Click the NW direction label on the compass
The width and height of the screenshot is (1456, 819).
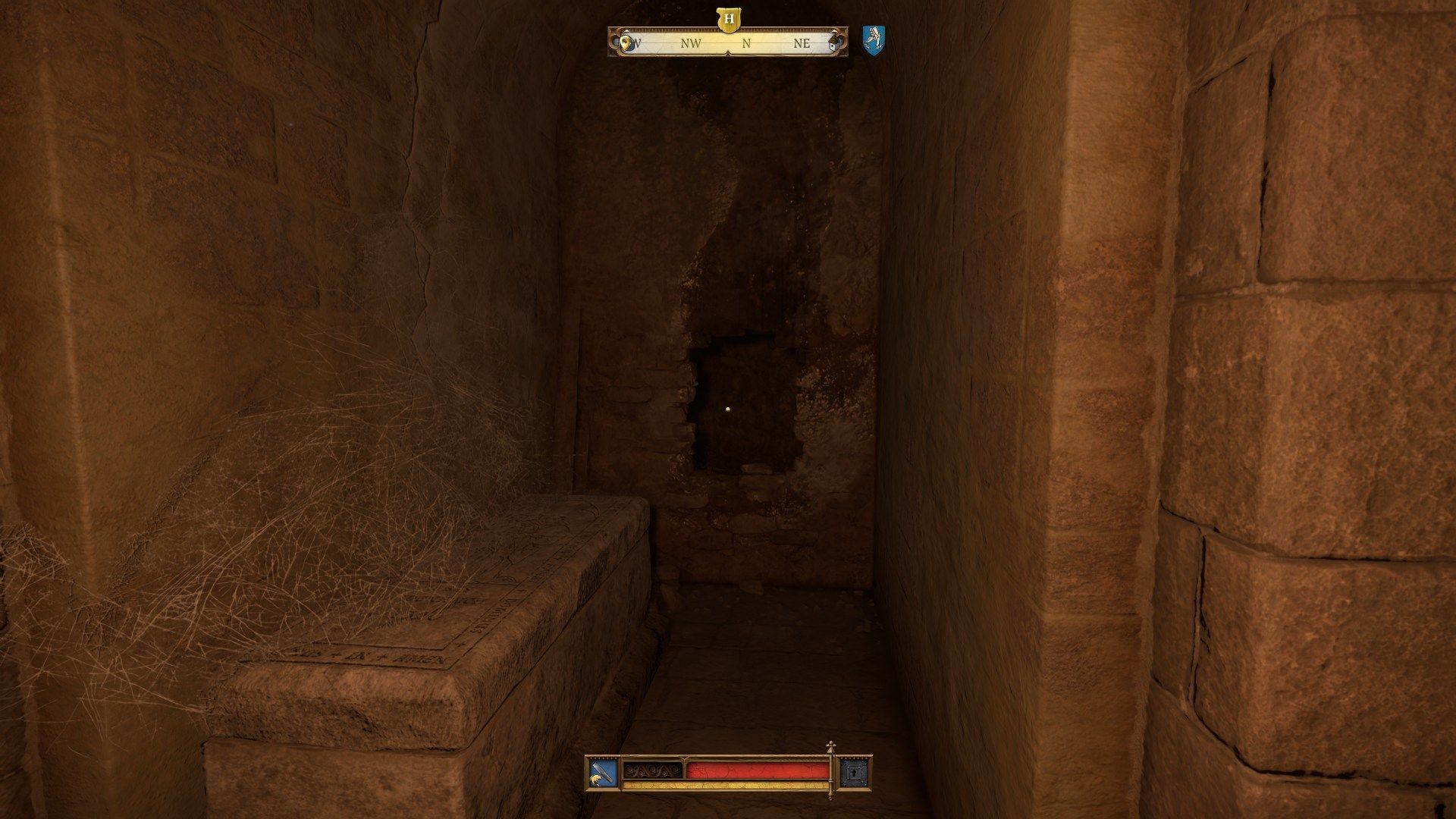pos(690,44)
